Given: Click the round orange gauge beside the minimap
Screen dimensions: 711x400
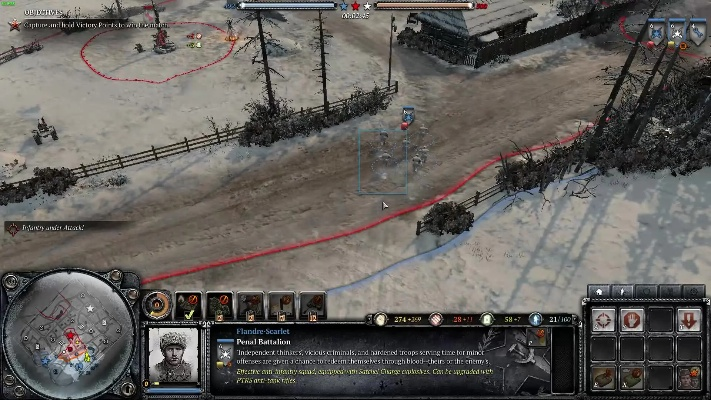Looking at the screenshot, I should pos(155,304).
